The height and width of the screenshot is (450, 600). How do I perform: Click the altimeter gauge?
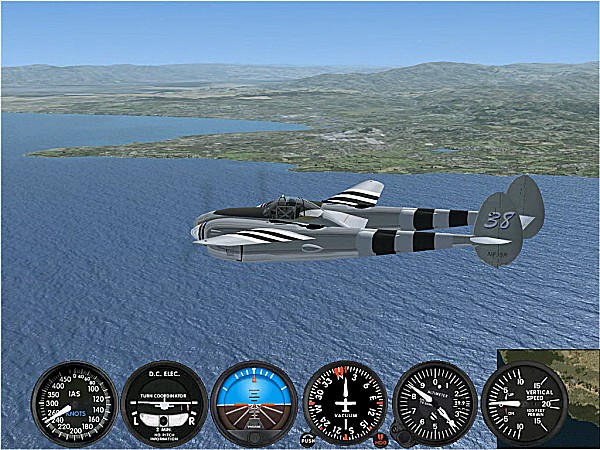434,403
